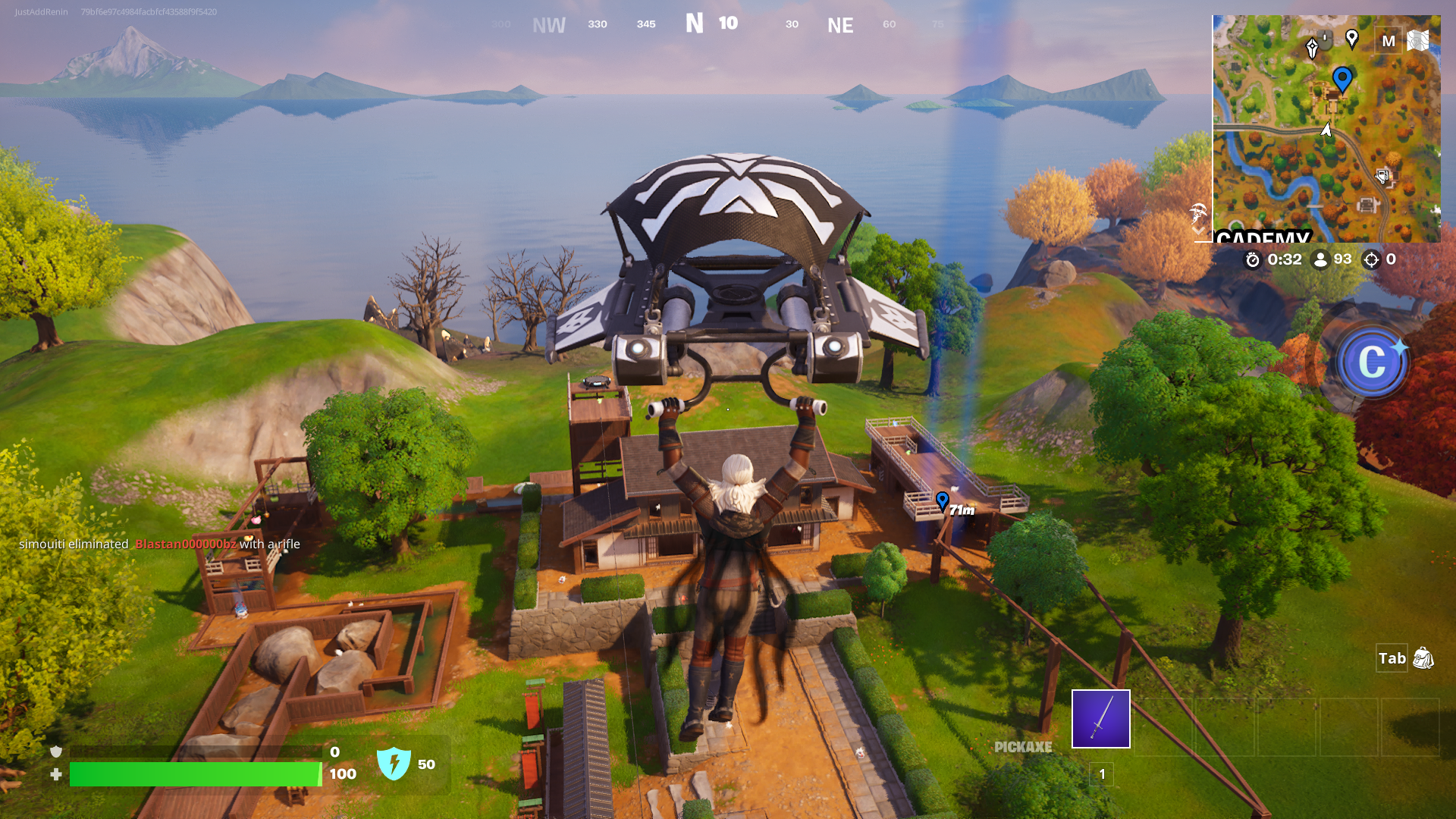Viewport: 1456px width, 819px height.
Task: Click the shield icon next to the 50 value
Action: (x=394, y=765)
